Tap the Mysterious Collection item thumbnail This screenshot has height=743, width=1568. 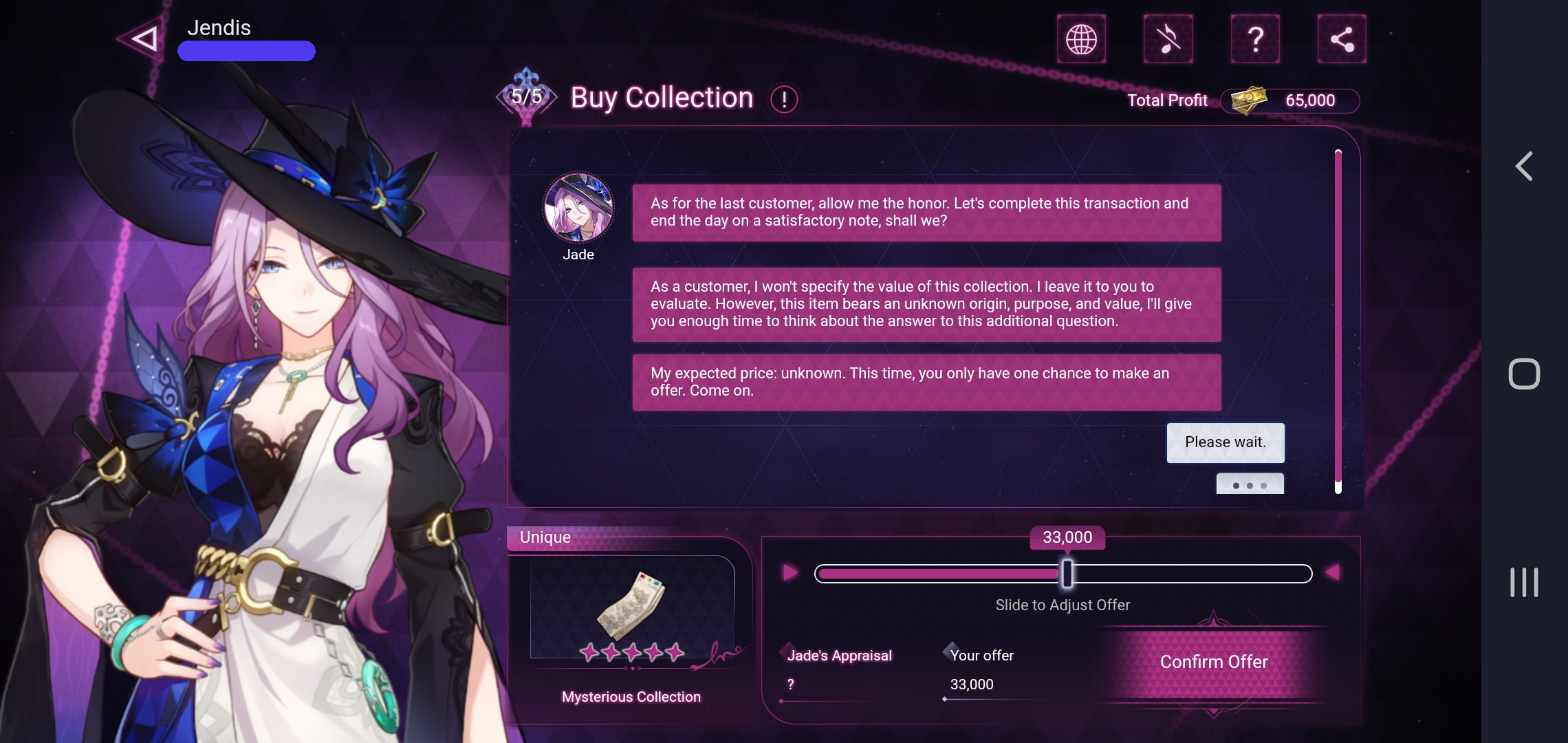(631, 604)
